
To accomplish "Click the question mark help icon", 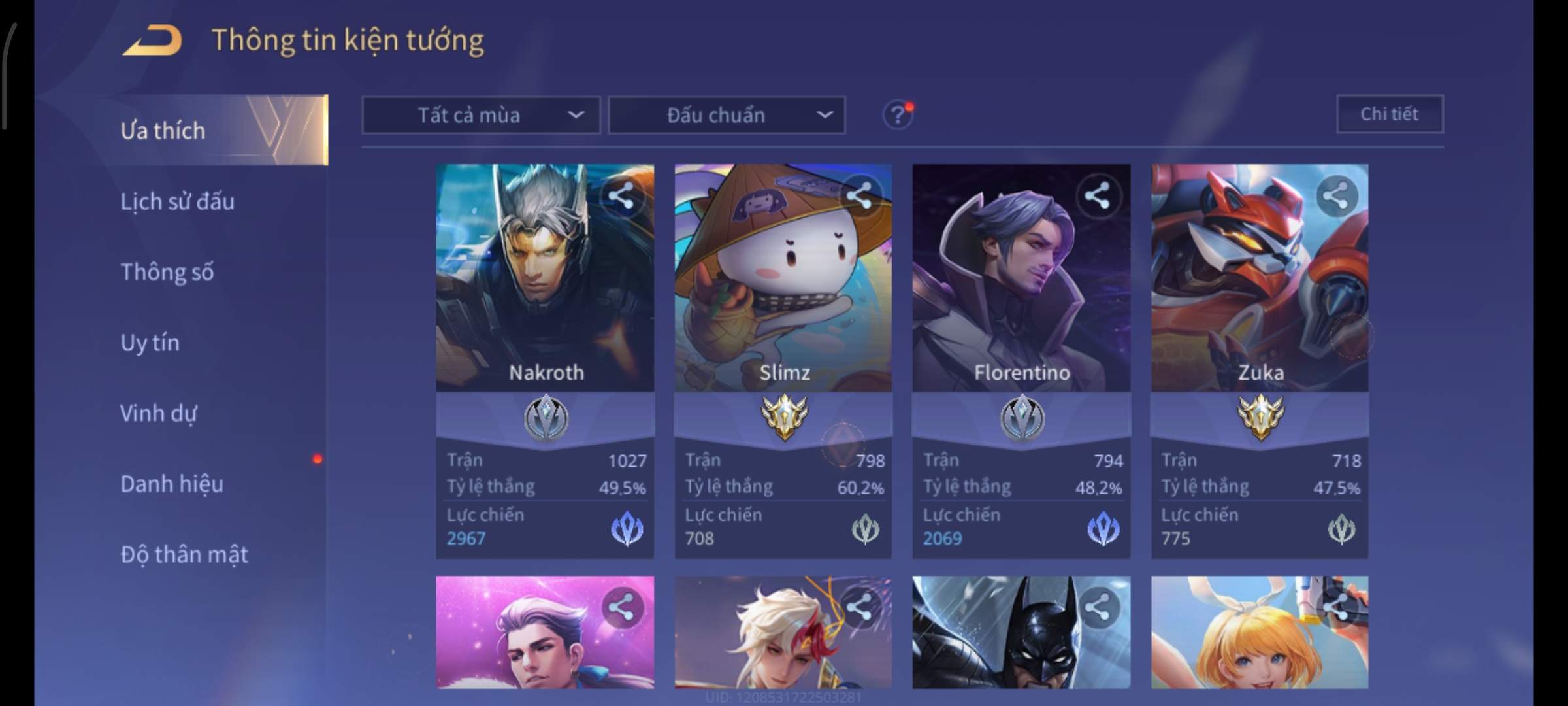I will pos(897,116).
